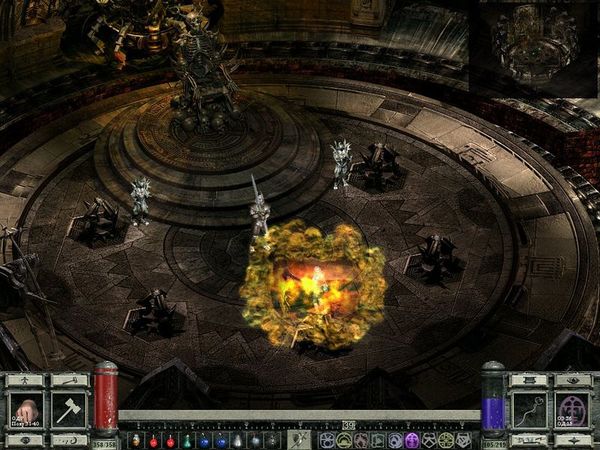The height and width of the screenshot is (450, 600).
Task: Click the moon button below the hammer slot
Action: [69, 440]
